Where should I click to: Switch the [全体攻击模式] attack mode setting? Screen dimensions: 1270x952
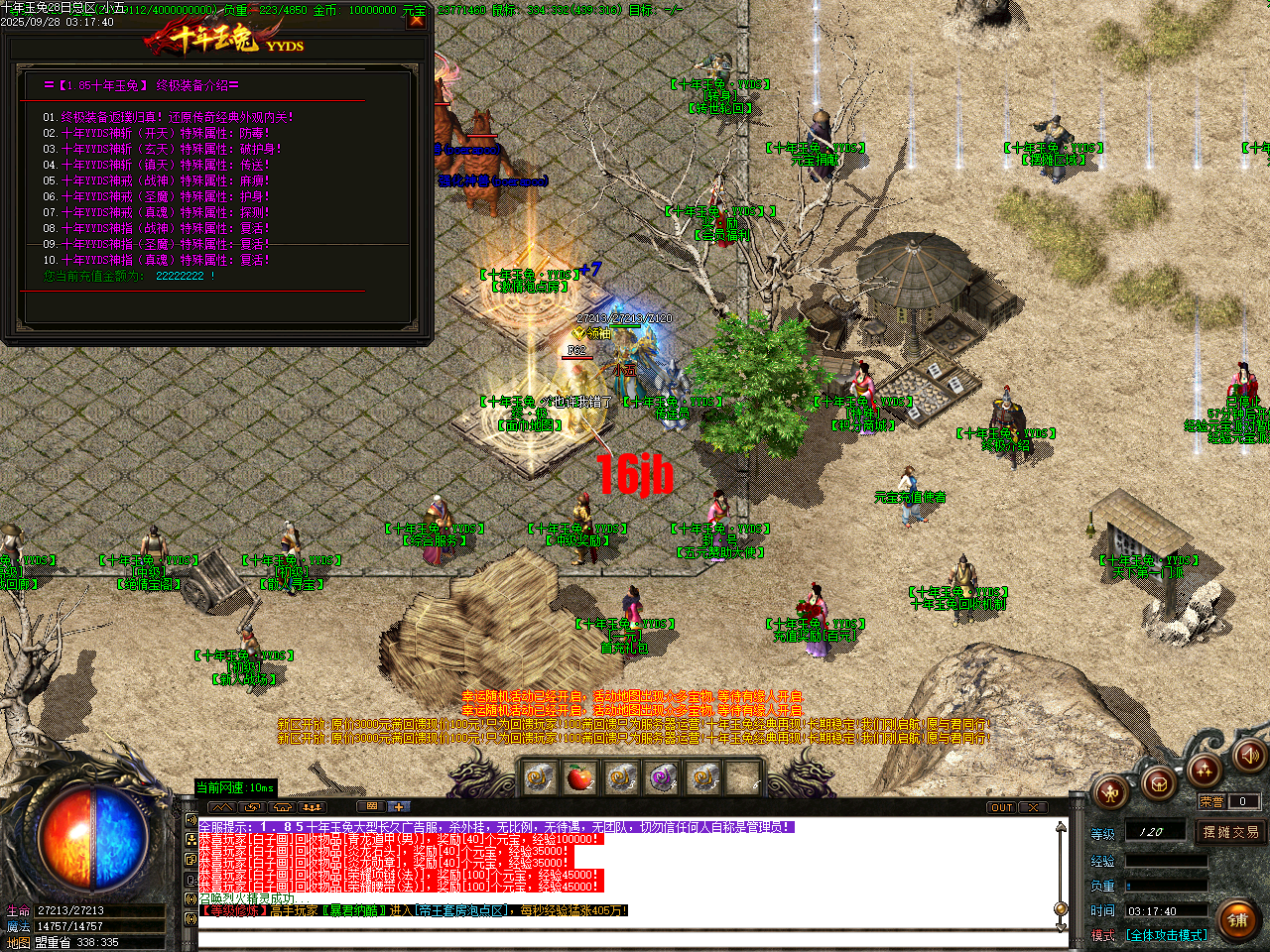tap(1167, 935)
